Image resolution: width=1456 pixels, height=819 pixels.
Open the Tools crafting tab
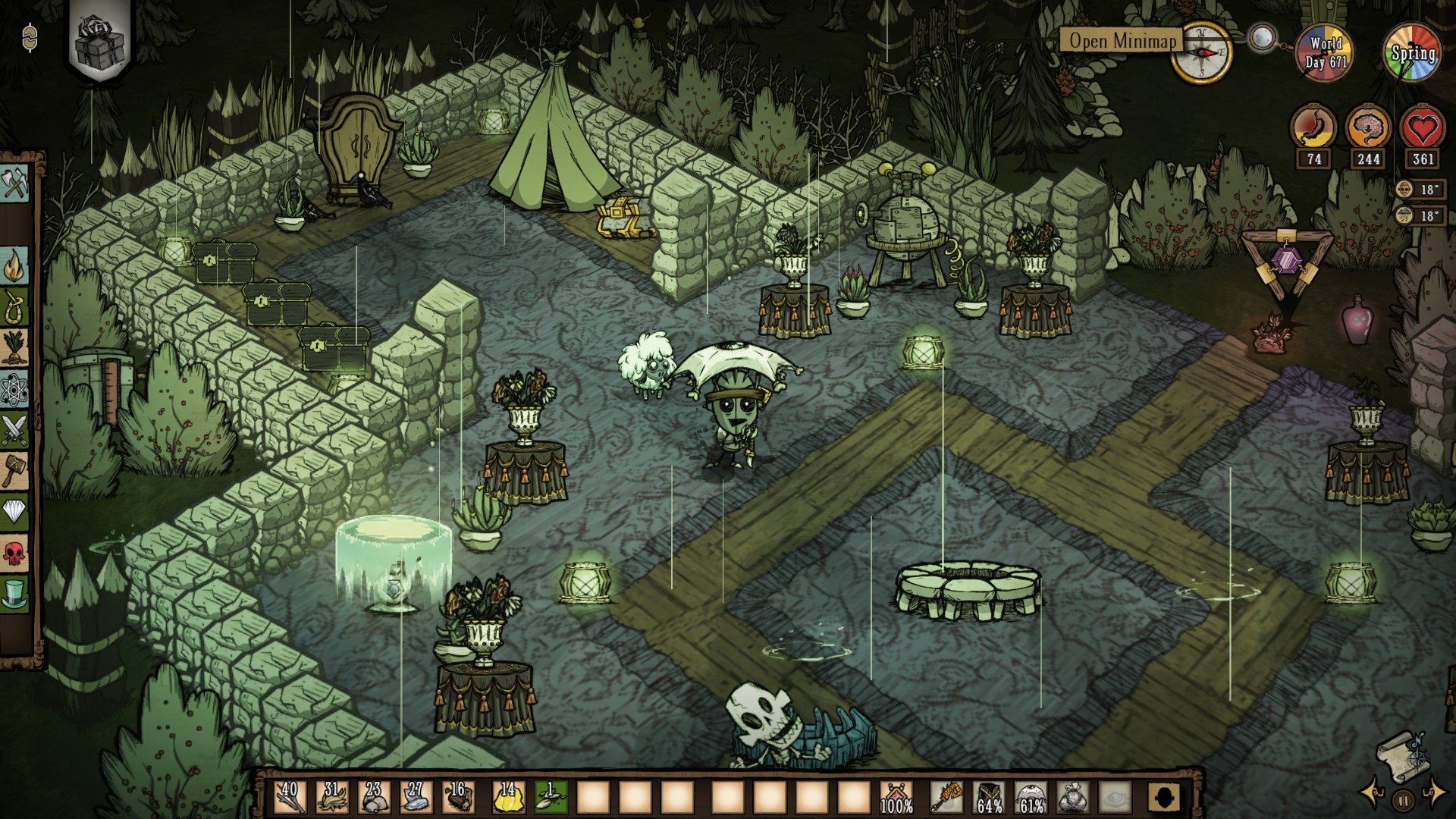point(14,184)
